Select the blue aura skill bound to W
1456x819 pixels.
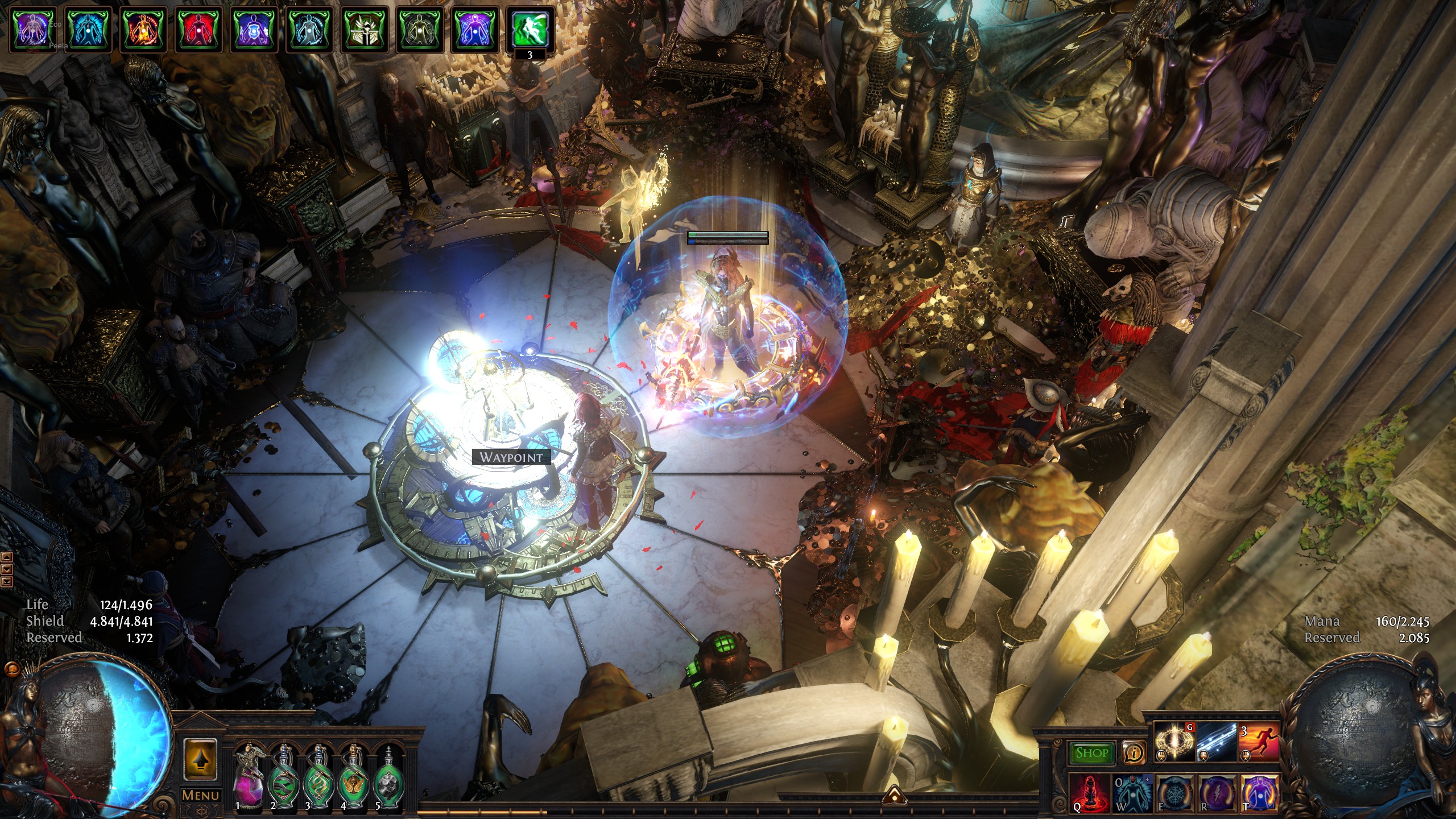(x=1132, y=791)
